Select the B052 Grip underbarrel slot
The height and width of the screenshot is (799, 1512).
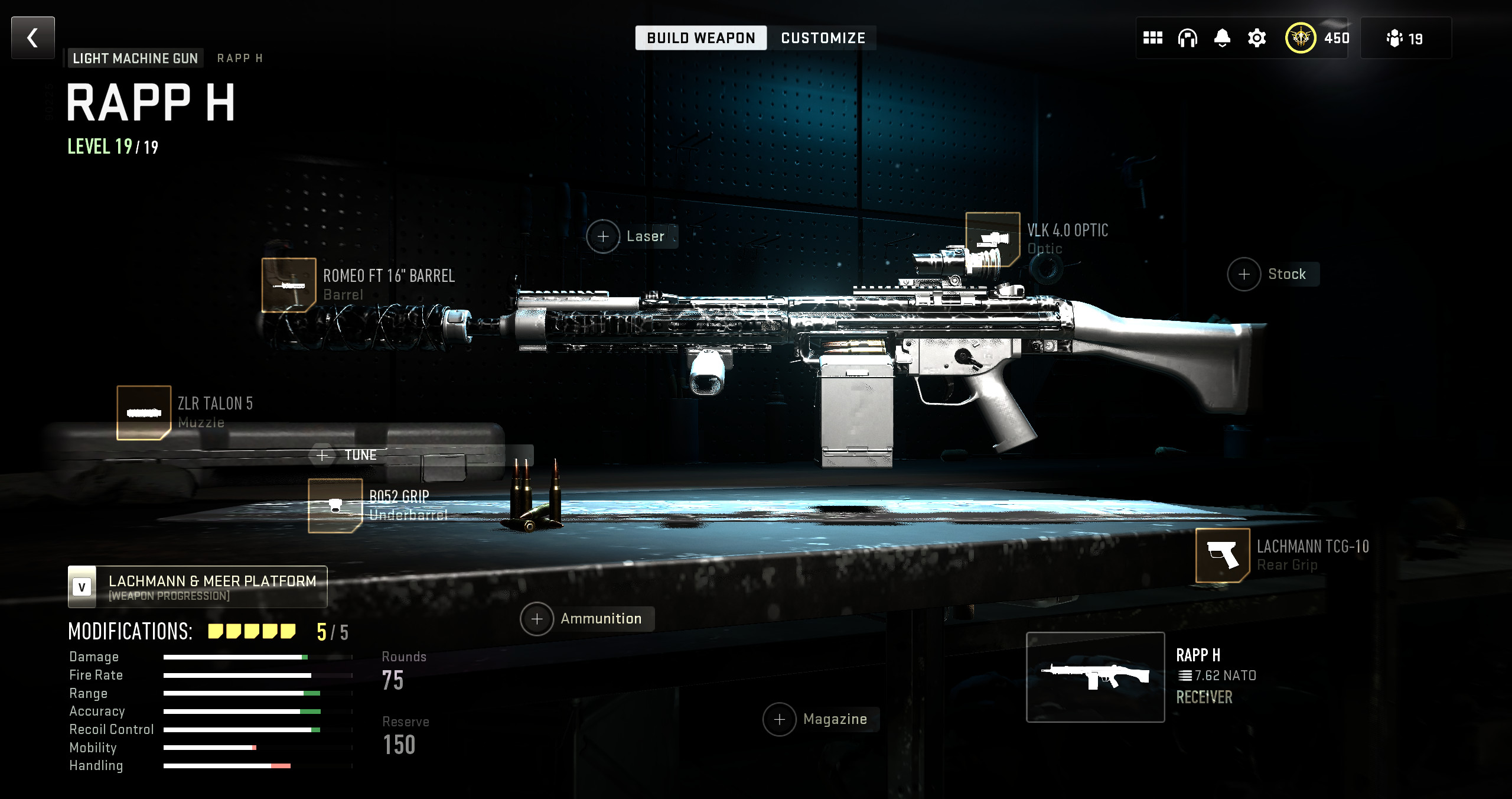pyautogui.click(x=335, y=505)
